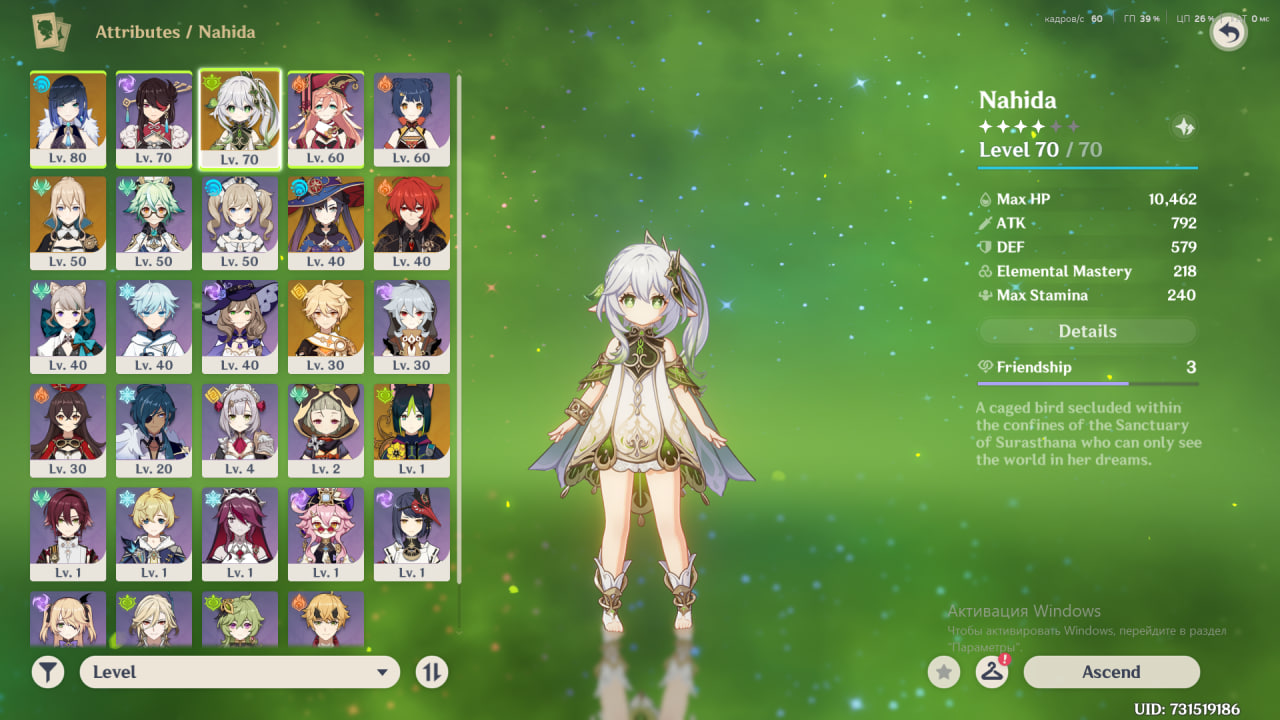Select the Lv. 20 Kaeya portrait
Image resolution: width=1280 pixels, height=720 pixels.
coord(154,430)
